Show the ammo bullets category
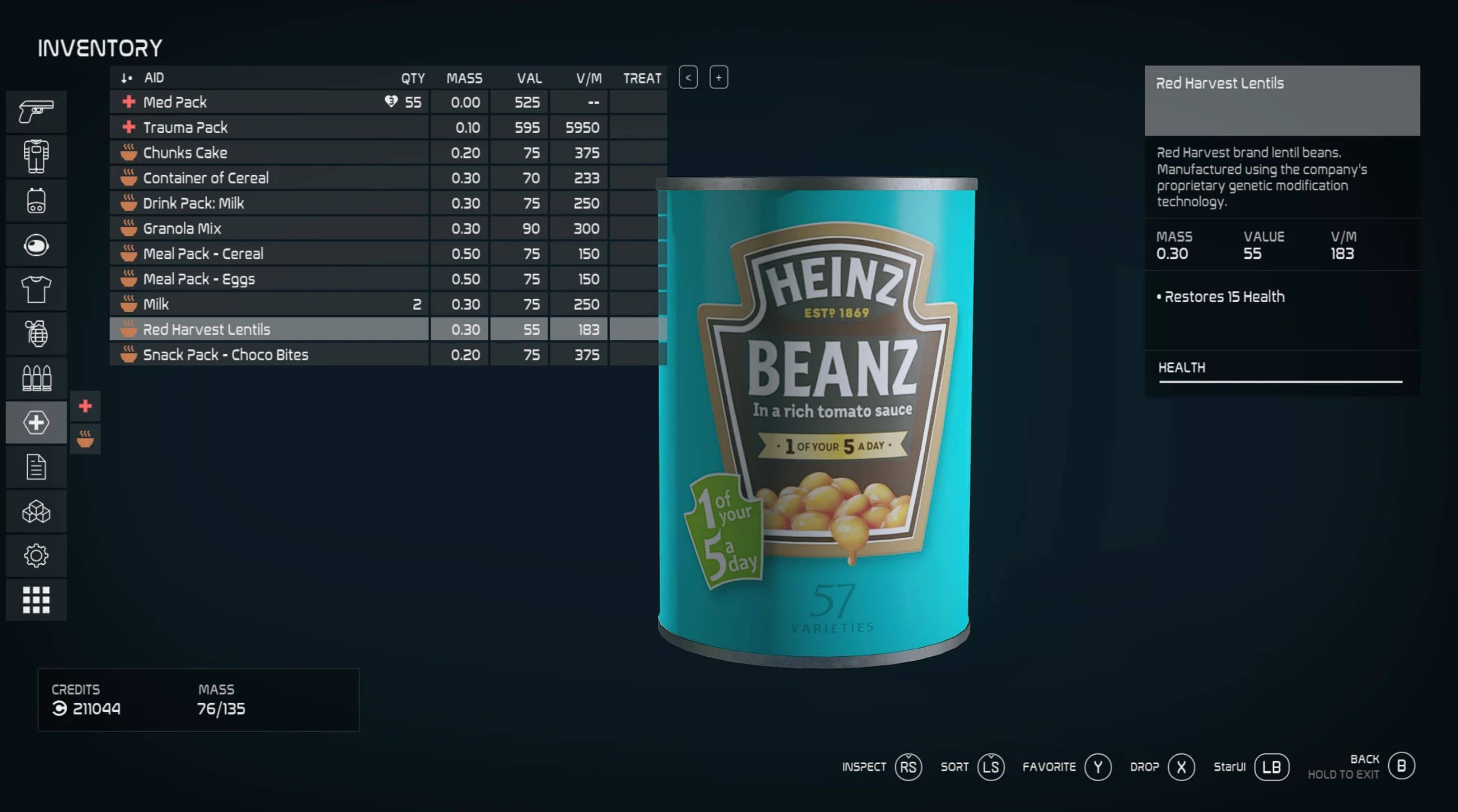The height and width of the screenshot is (812, 1458). click(36, 378)
